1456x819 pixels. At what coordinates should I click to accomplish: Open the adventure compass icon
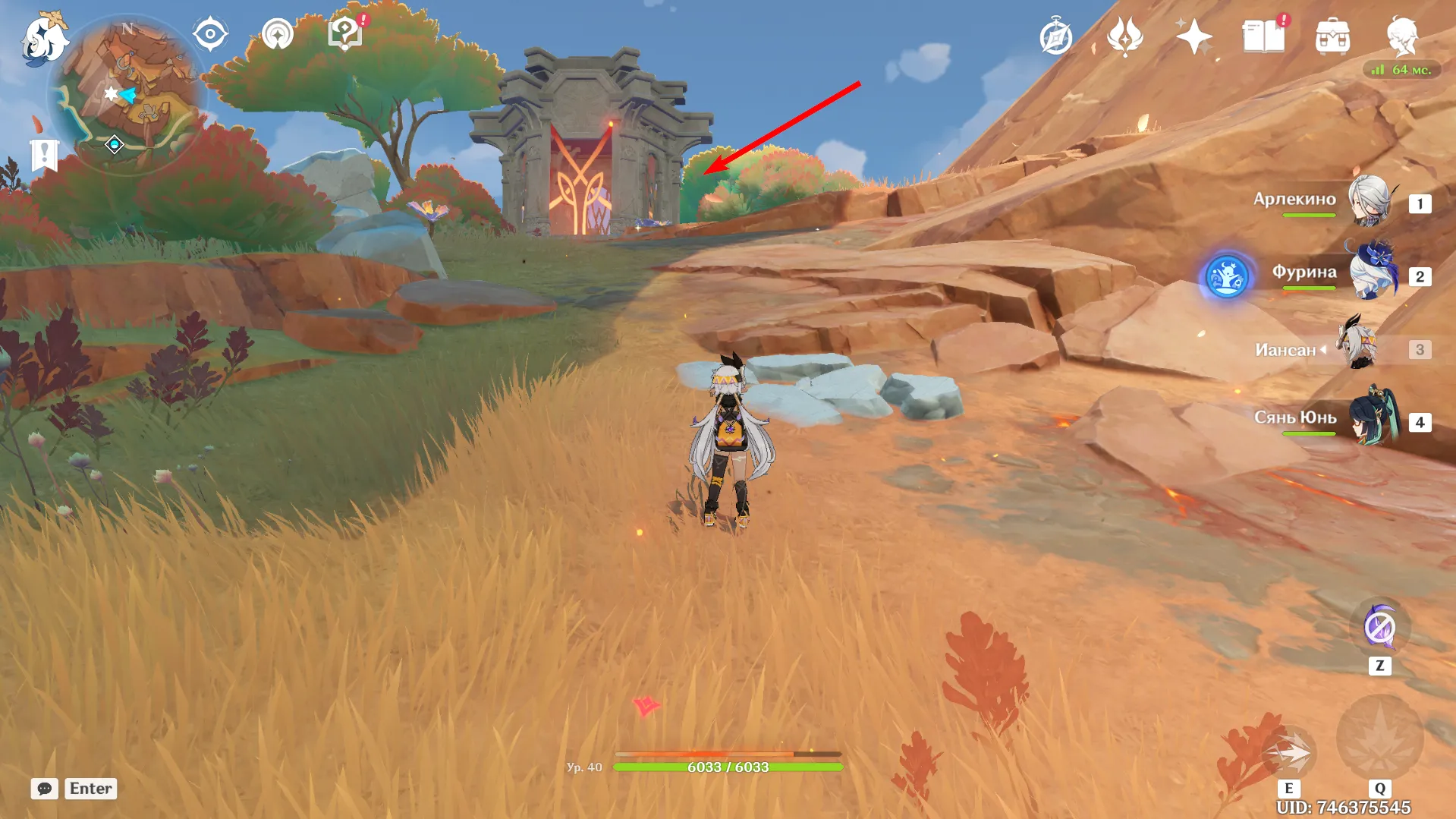point(1056,37)
